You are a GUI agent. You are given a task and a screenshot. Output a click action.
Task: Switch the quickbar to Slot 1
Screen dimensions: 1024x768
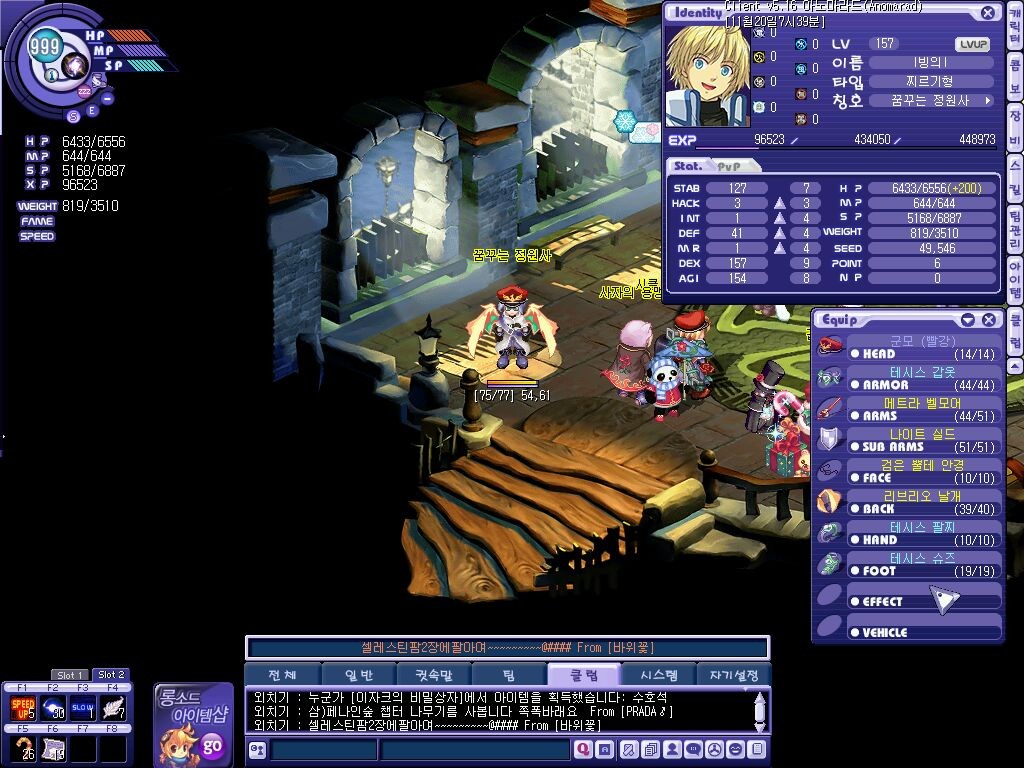(70, 675)
